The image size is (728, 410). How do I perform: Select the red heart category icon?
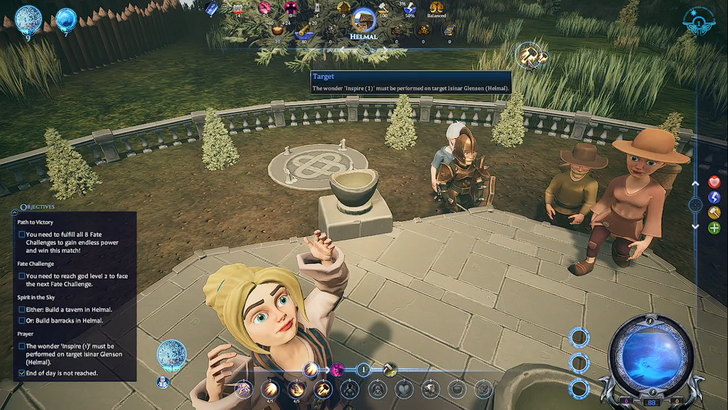[714, 182]
